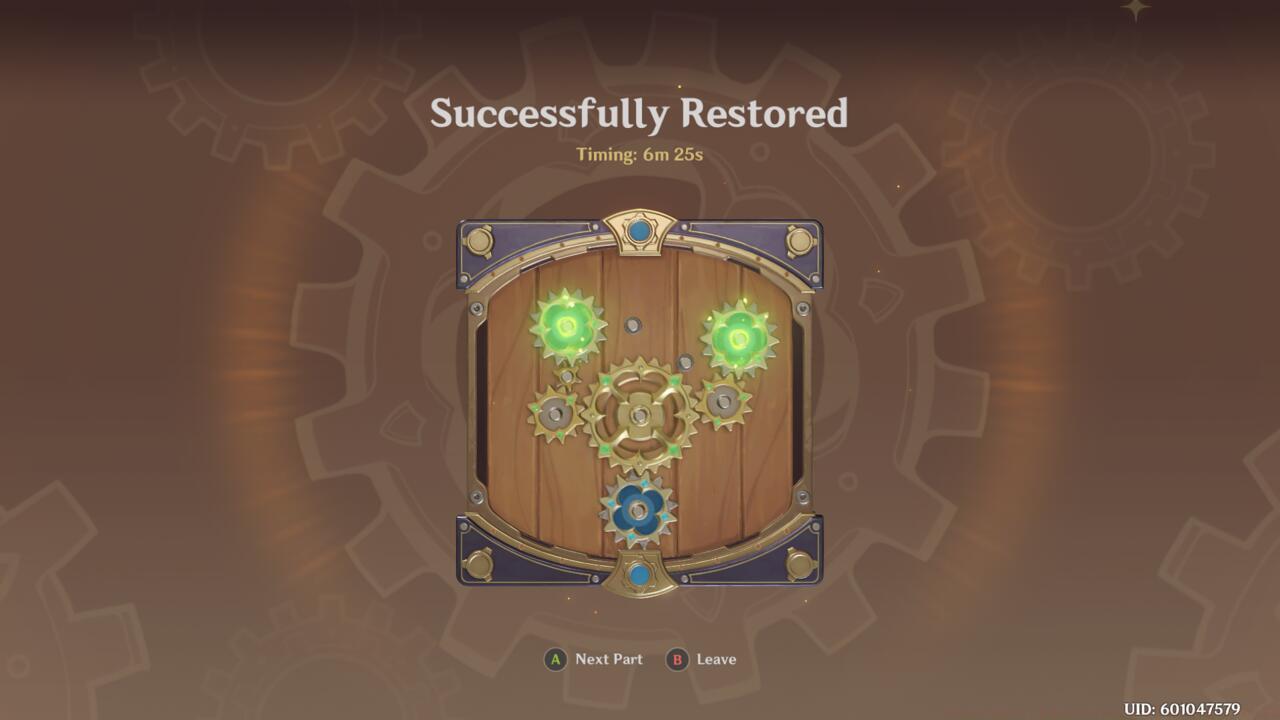Click the small silver gear right of center
This screenshot has height=720, width=1280.
pyautogui.click(x=723, y=400)
